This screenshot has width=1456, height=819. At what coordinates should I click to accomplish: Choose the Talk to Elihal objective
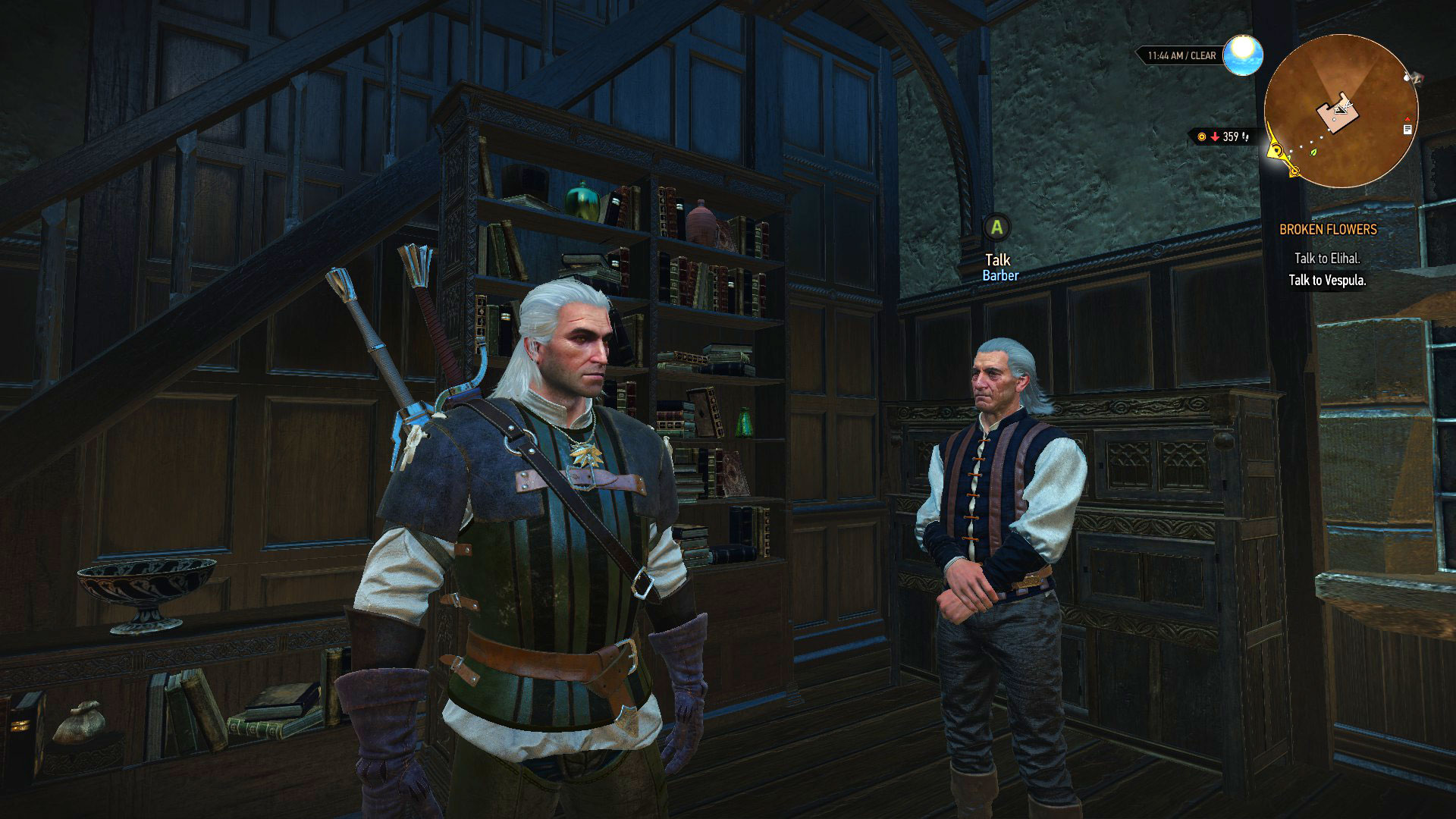[1327, 258]
